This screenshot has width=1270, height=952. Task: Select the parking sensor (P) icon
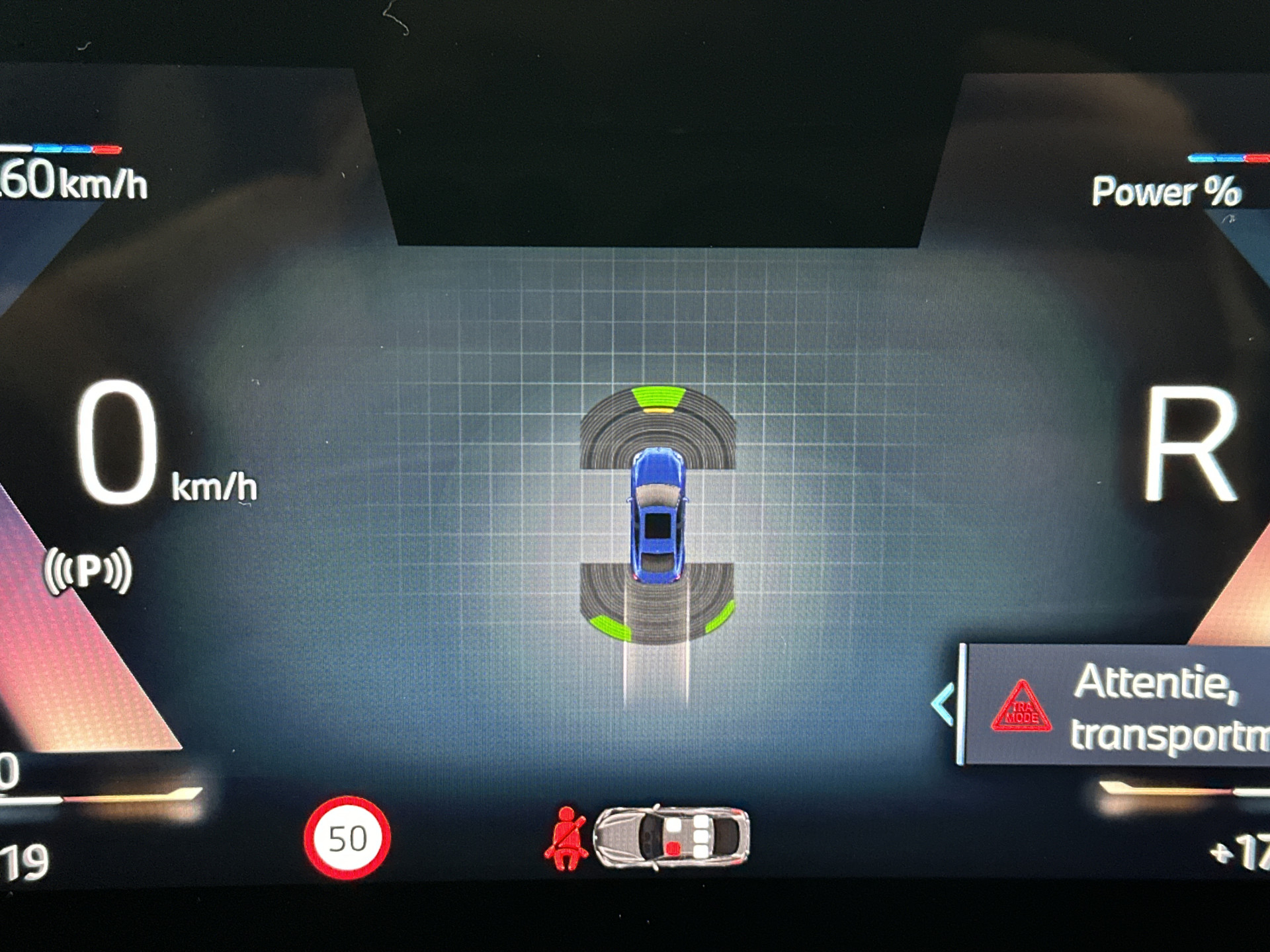pyautogui.click(x=88, y=570)
